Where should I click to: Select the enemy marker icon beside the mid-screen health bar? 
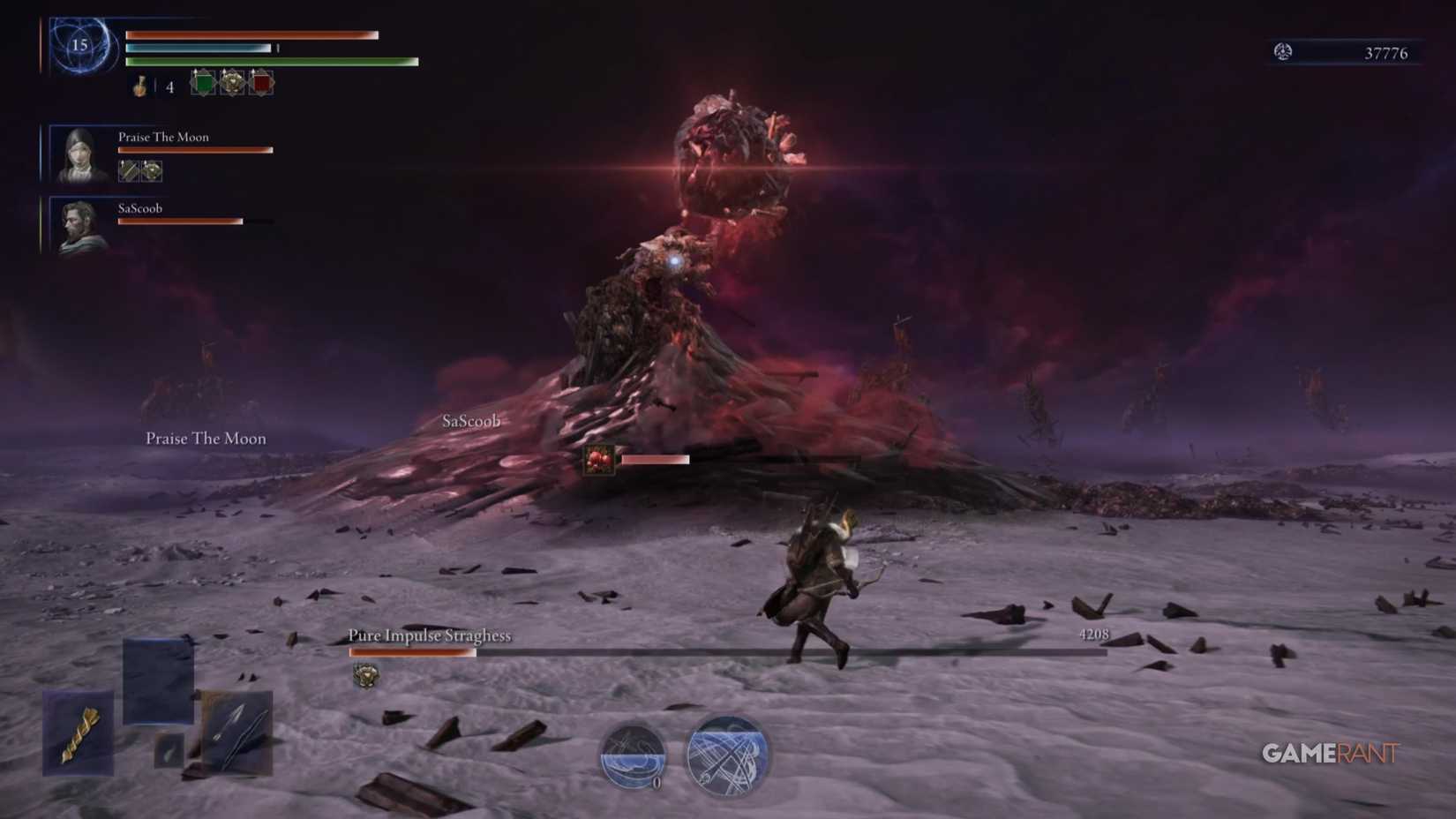click(x=598, y=458)
